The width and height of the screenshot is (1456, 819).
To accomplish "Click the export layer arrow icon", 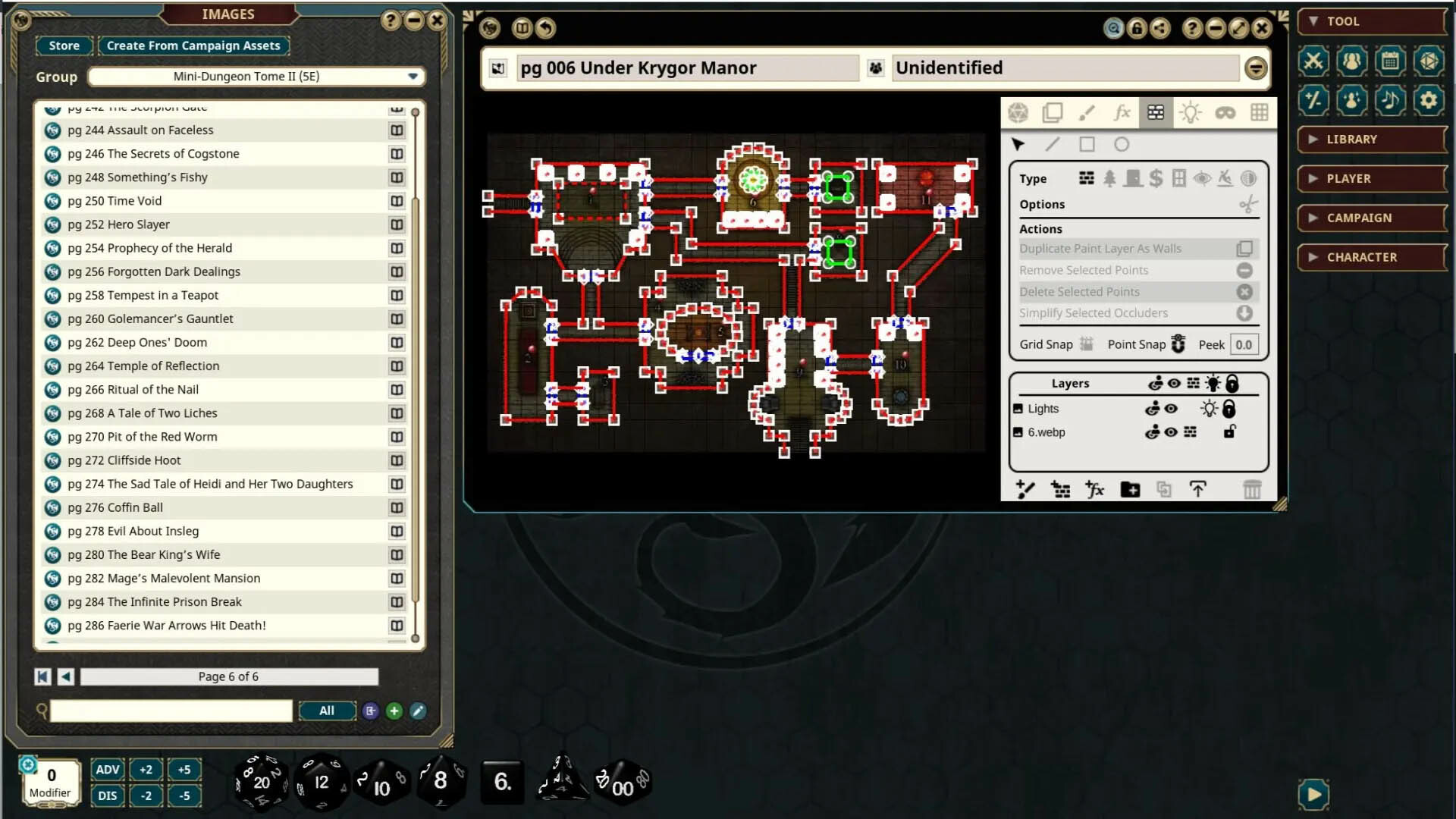I will coord(1198,489).
